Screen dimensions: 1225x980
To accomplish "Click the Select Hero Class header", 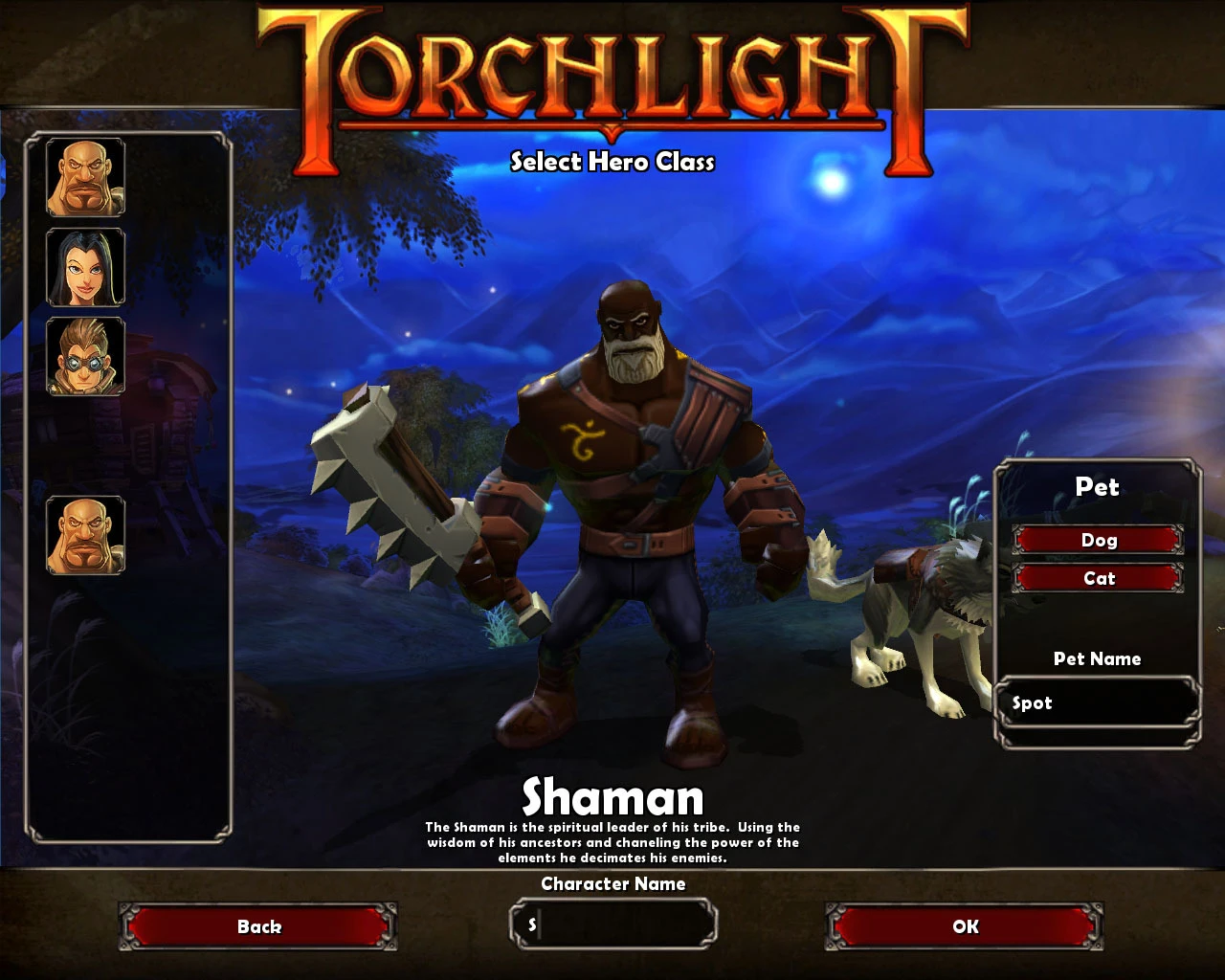I will coord(612,163).
